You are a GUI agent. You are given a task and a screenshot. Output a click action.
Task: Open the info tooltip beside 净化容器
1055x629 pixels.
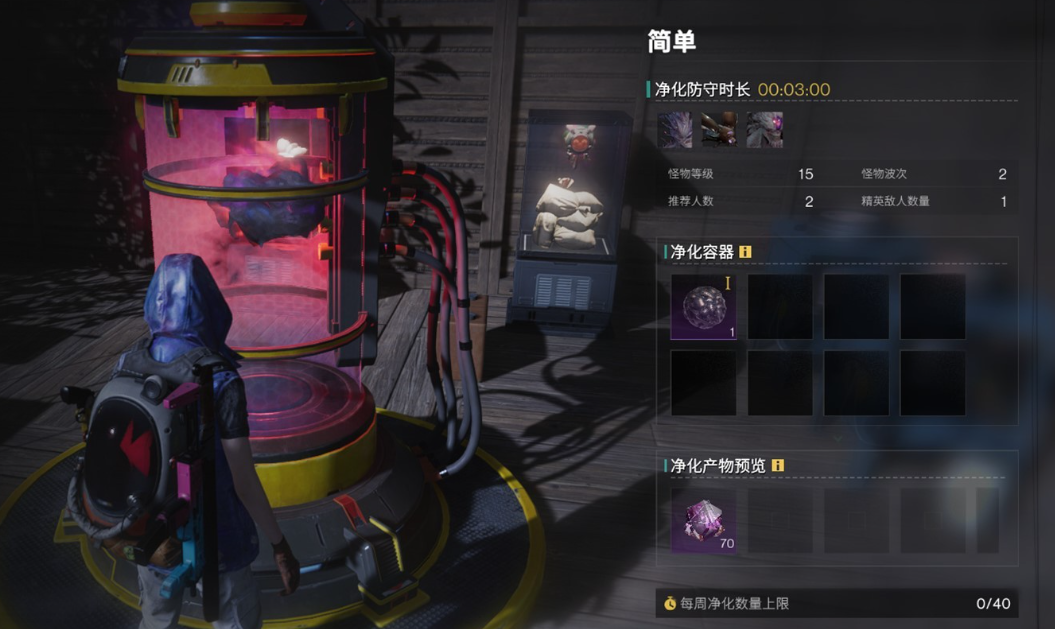pos(745,252)
